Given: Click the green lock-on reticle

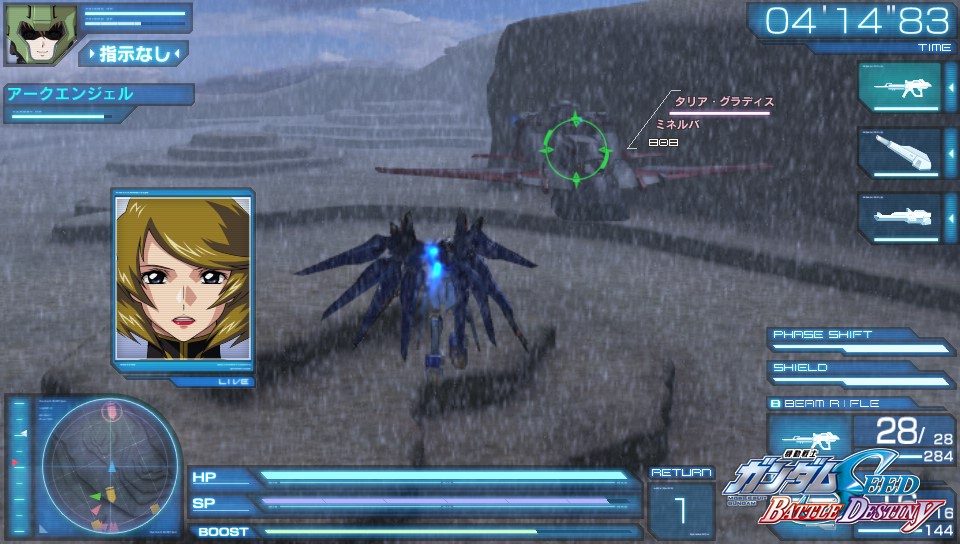Looking at the screenshot, I should pos(575,150).
